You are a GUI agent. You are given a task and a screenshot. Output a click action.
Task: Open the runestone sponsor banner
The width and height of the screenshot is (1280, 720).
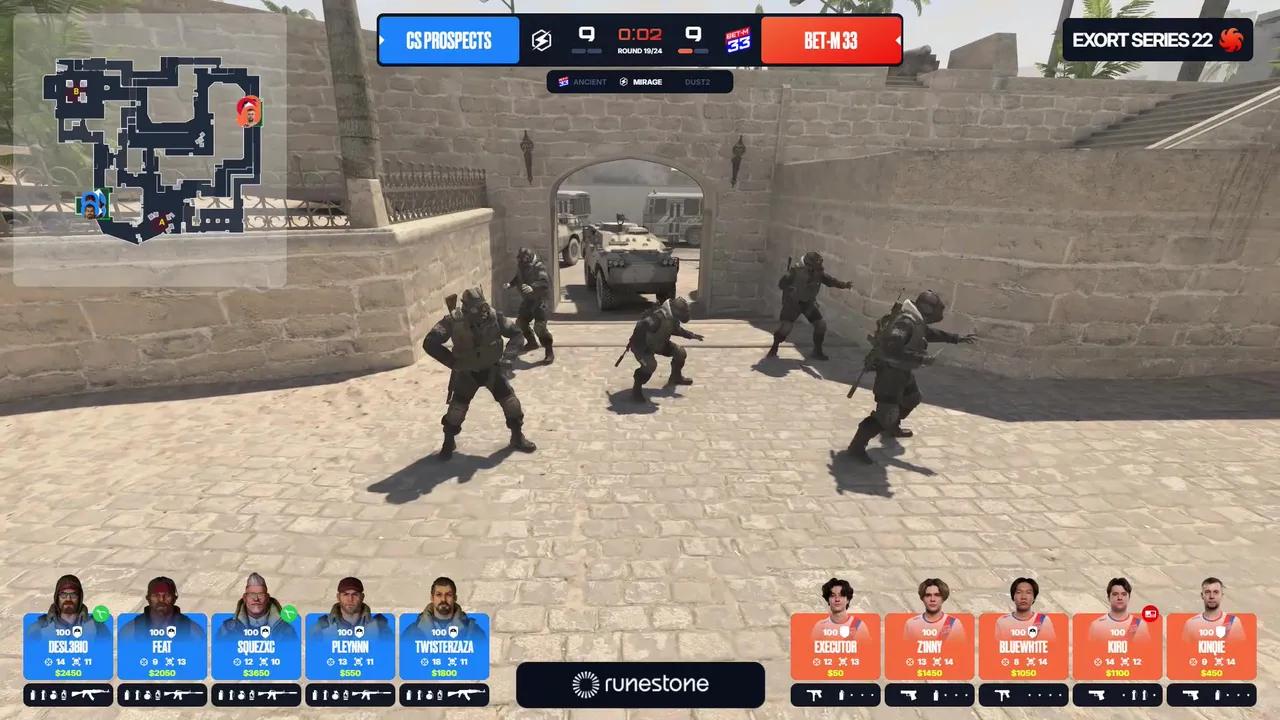[640, 684]
